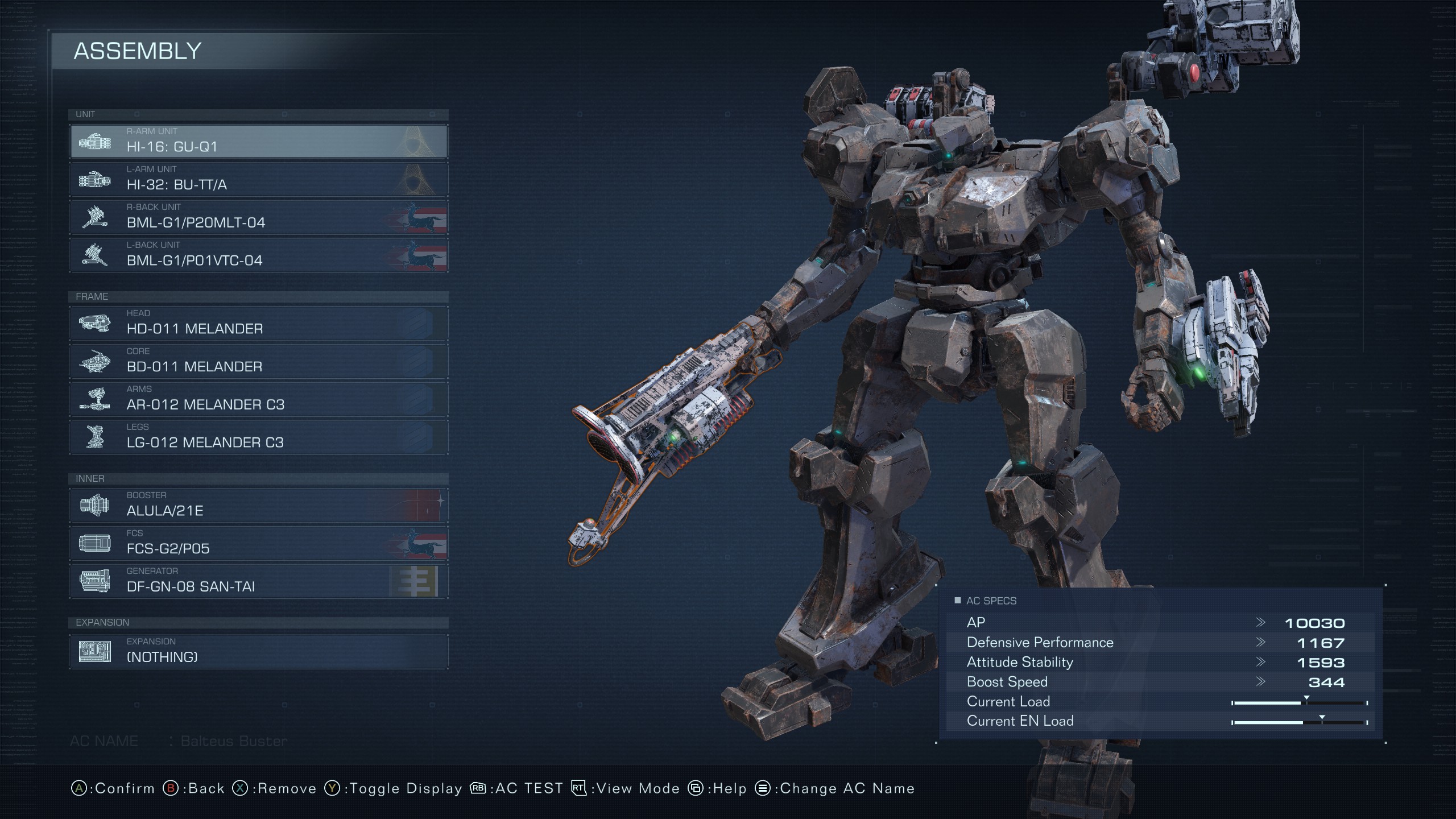1456x819 pixels.
Task: Collapse the UNIT section header
Action: pos(84,114)
